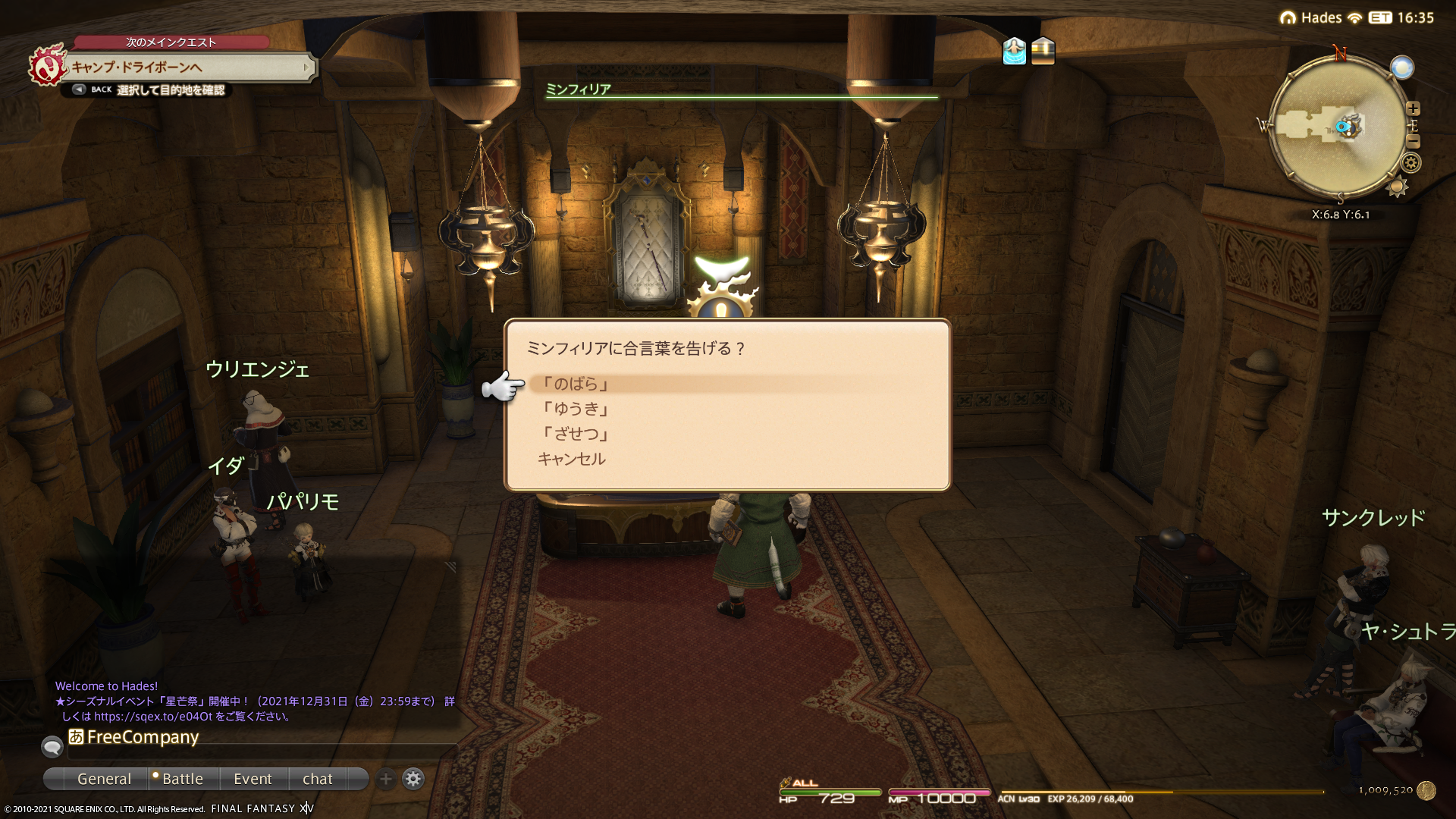Switch to the Event chat tab
1456x819 pixels.
pos(253,779)
